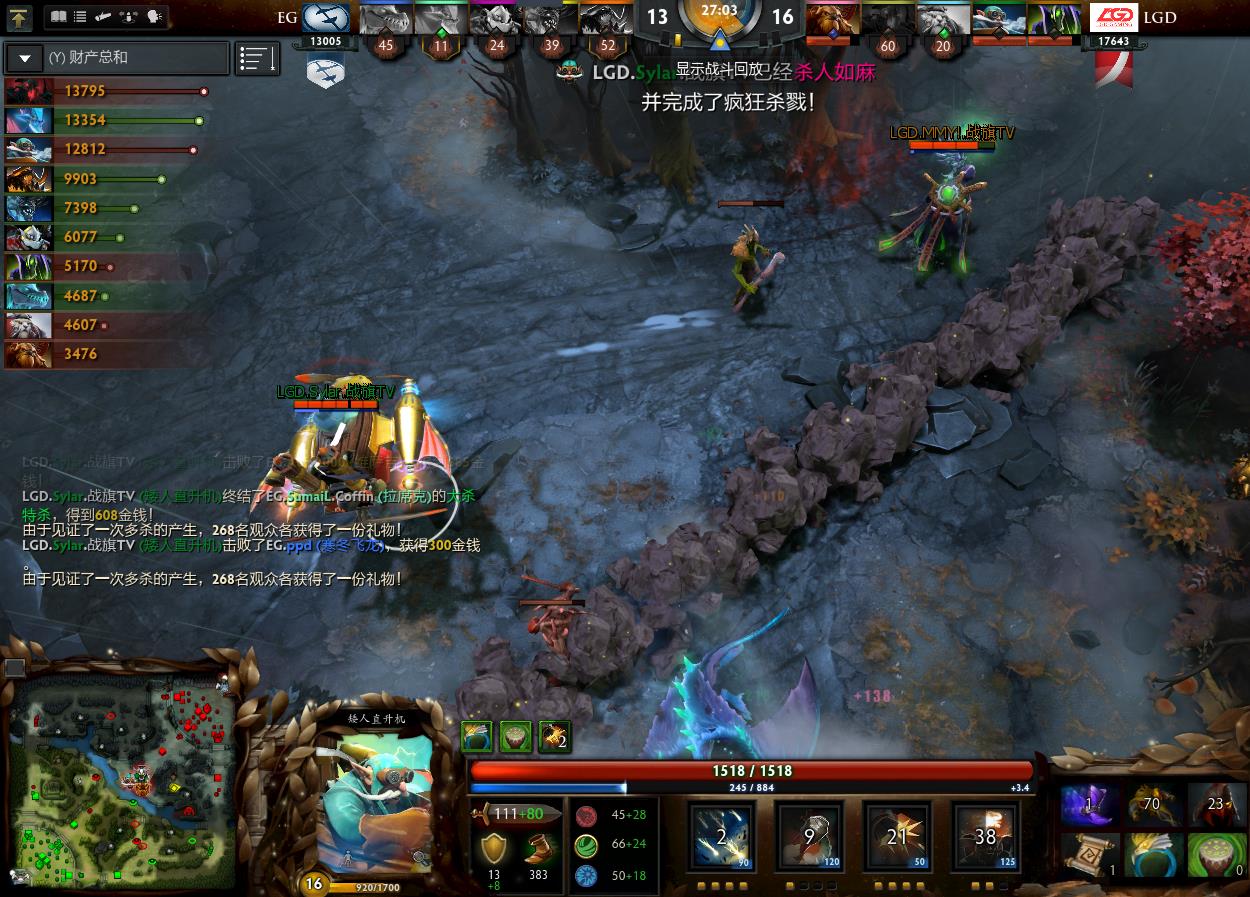Select Gyrocopter's hero portrait in HUD
Viewport: 1250px width, 897px height.
coord(375,800)
